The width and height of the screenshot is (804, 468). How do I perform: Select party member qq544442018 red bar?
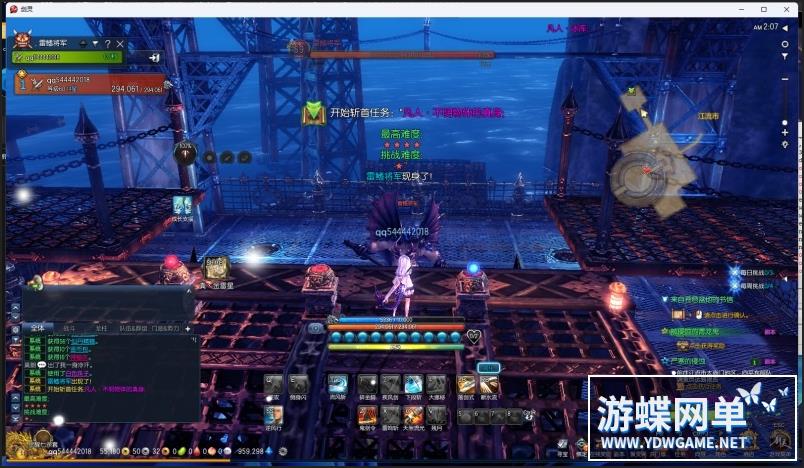click(90, 82)
